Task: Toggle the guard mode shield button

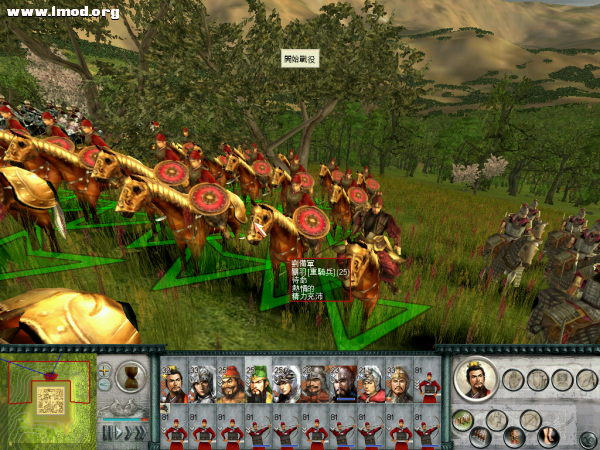Action: coord(537,380)
